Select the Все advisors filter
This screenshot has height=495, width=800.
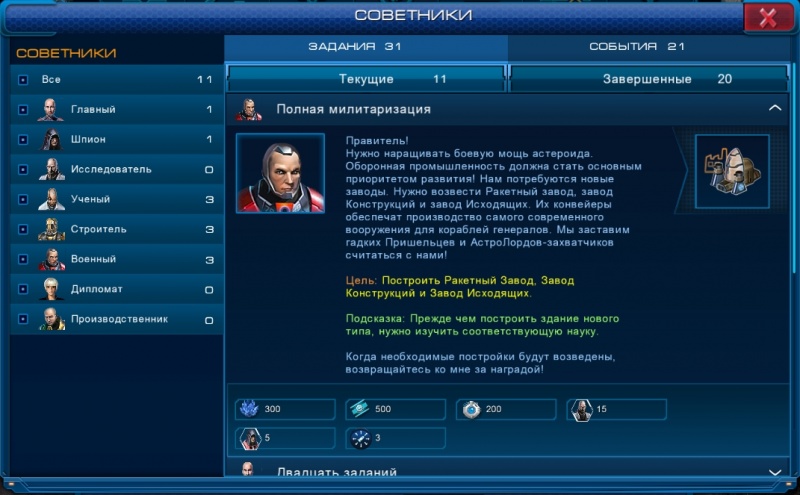click(116, 79)
